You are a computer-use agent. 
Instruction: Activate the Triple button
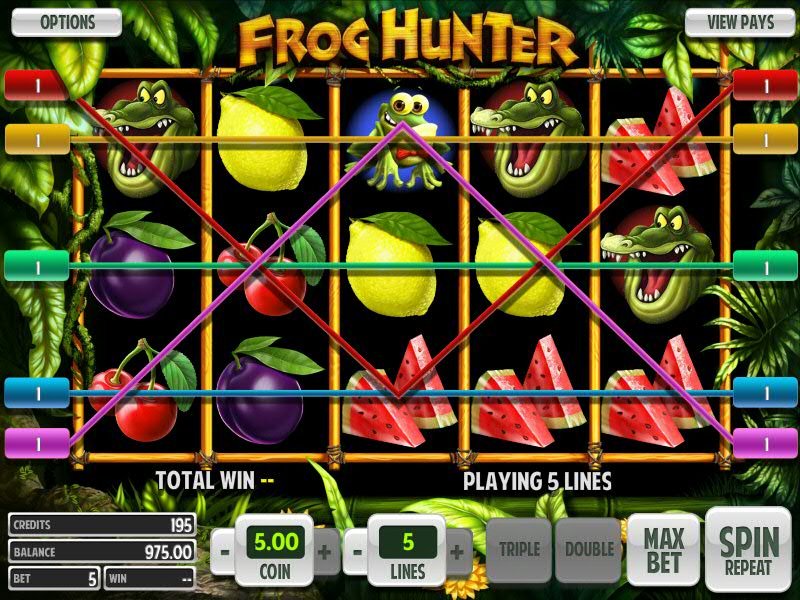tap(519, 549)
